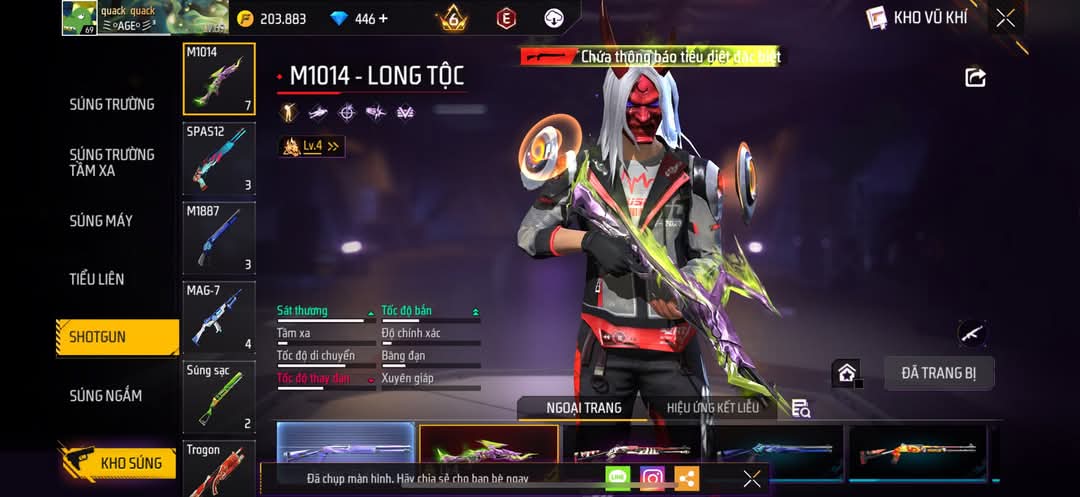Expand the Lv.4 skin level badge
Viewport: 1080px width, 497px height.
pyautogui.click(x=312, y=146)
